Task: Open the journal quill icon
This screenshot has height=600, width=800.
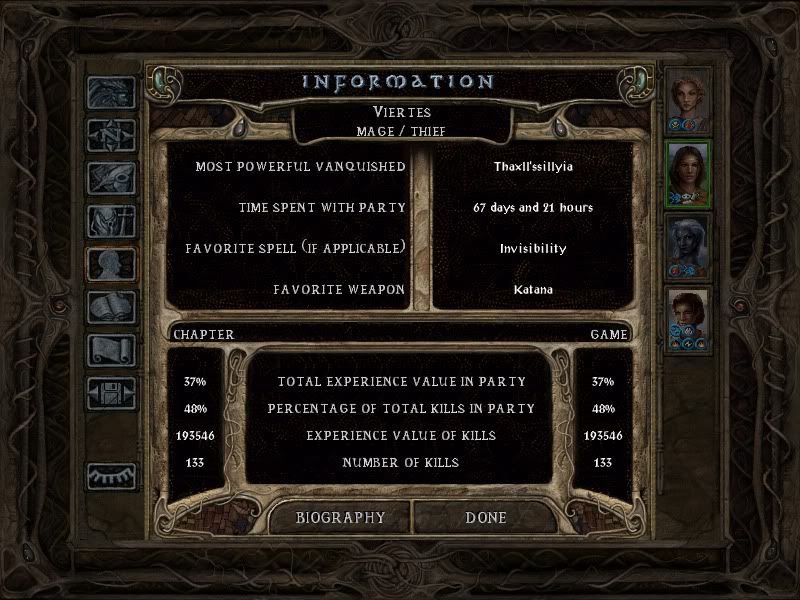Action: tap(110, 178)
